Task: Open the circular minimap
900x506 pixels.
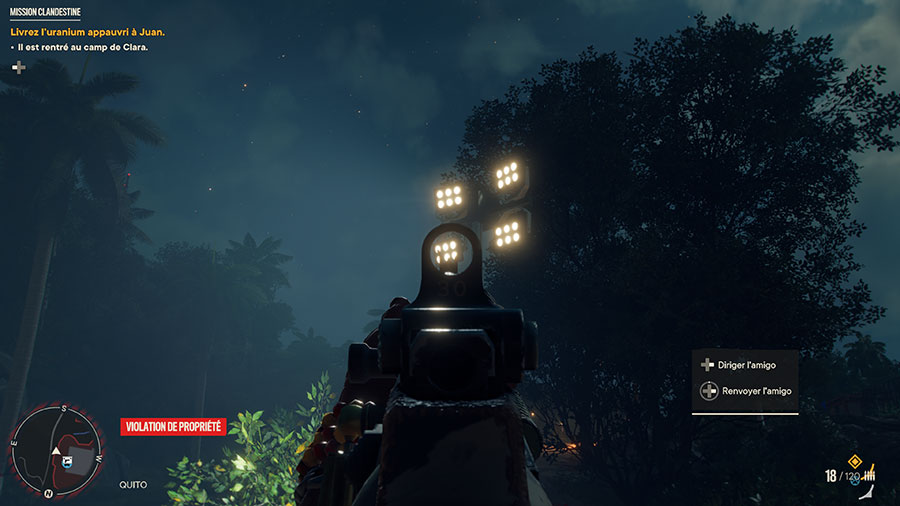Action: tap(56, 450)
